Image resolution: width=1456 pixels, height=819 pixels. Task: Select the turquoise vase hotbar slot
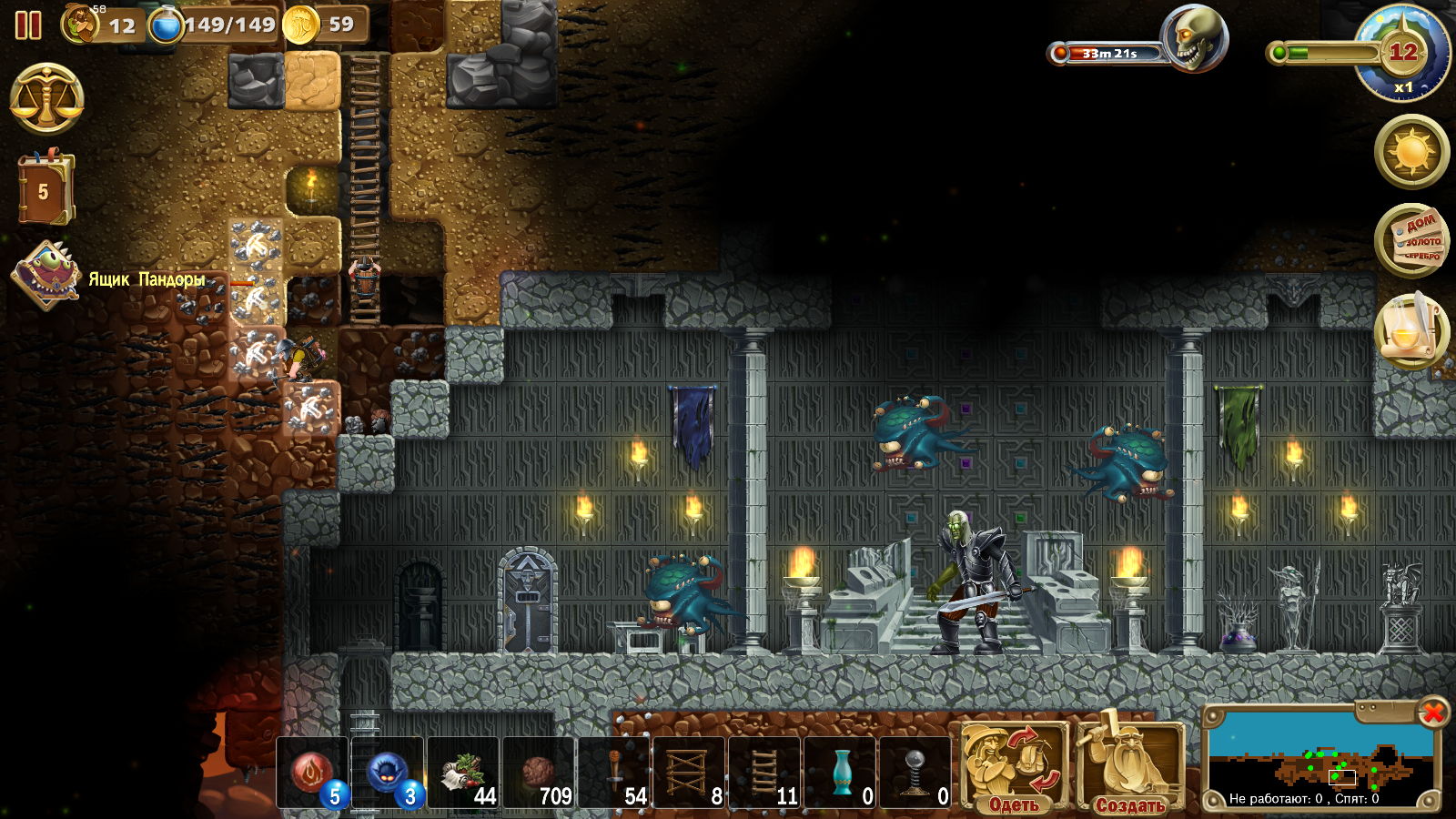[840, 773]
